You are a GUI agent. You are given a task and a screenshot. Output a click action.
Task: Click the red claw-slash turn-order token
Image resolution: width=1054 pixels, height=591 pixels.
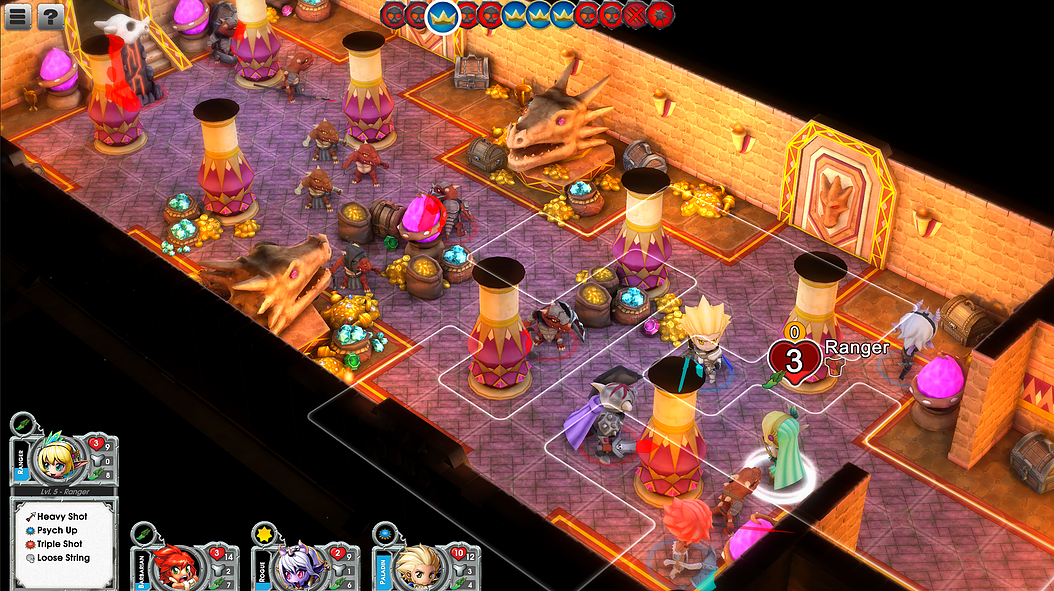coord(634,15)
